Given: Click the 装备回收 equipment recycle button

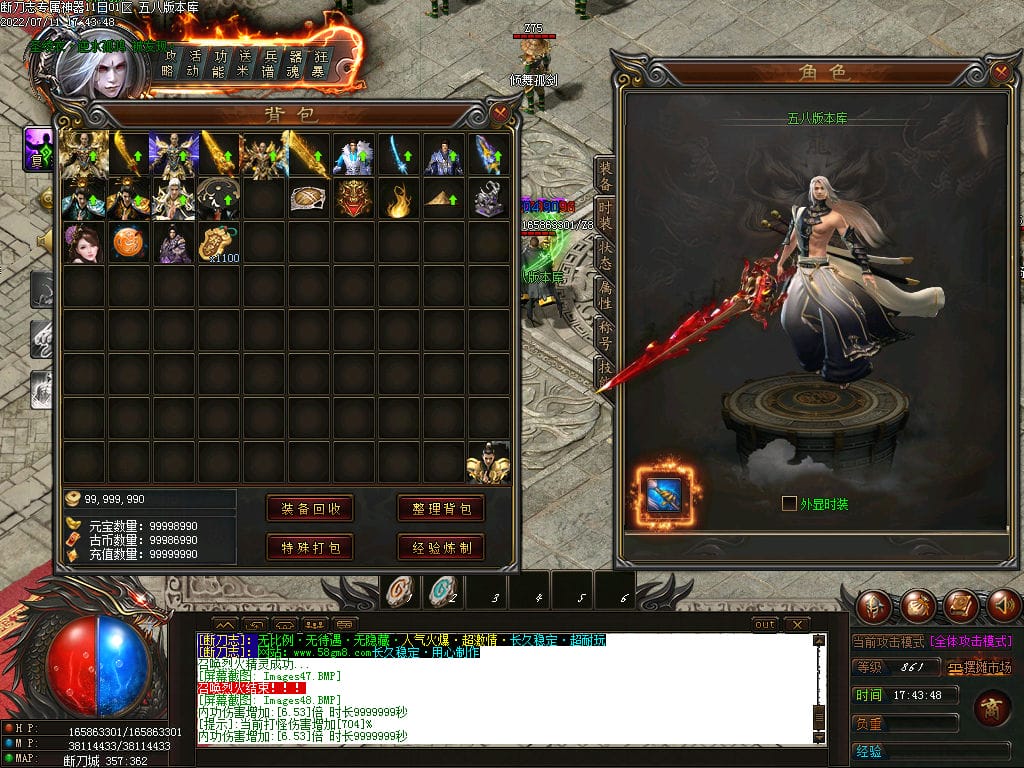Looking at the screenshot, I should [310, 508].
